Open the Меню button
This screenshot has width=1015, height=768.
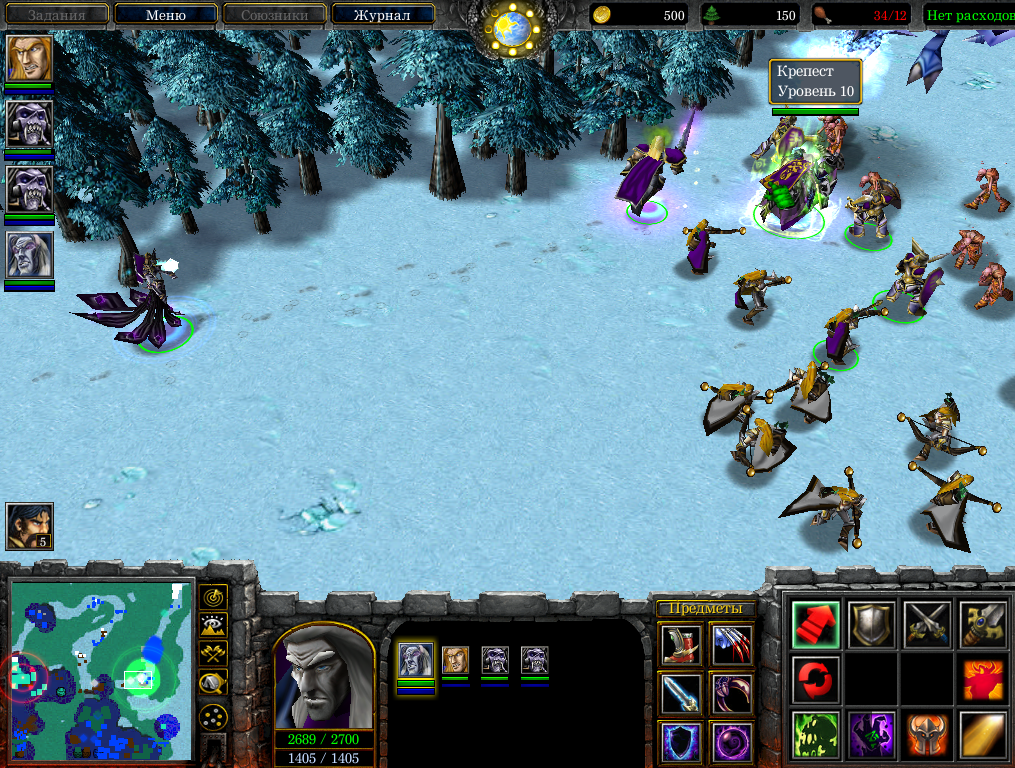click(x=165, y=15)
